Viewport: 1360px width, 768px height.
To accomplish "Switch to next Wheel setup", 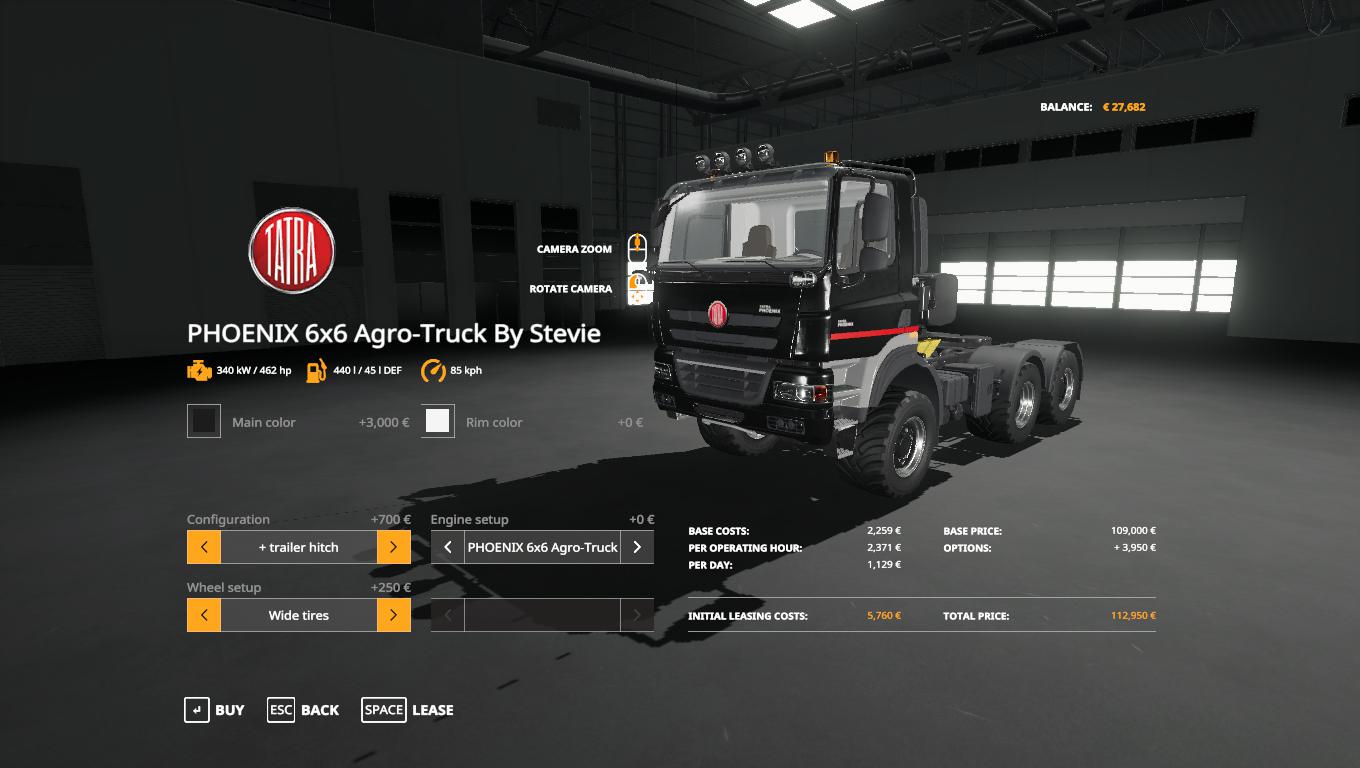I will point(394,615).
